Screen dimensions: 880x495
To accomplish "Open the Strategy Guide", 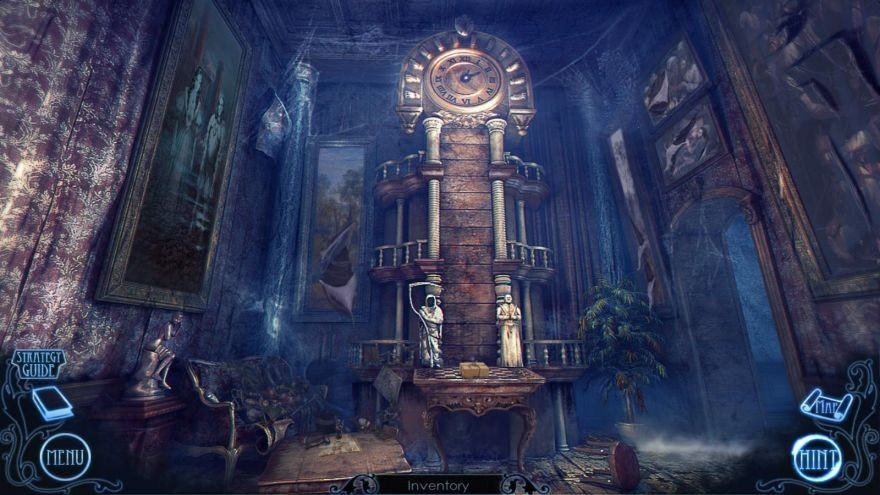I will tap(38, 364).
